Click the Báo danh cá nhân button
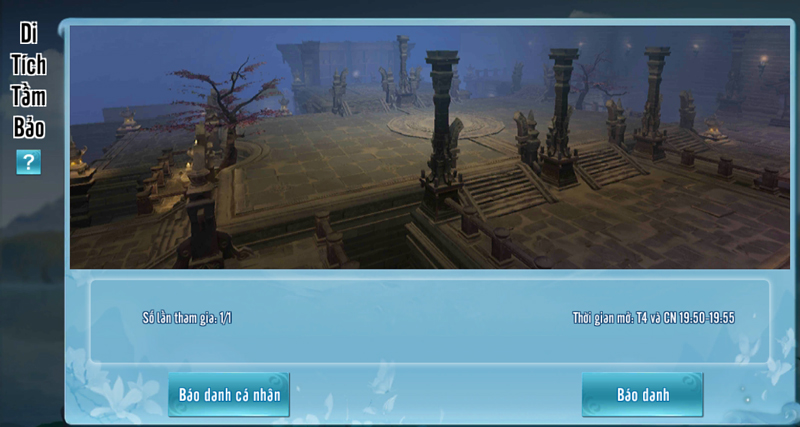 point(229,394)
